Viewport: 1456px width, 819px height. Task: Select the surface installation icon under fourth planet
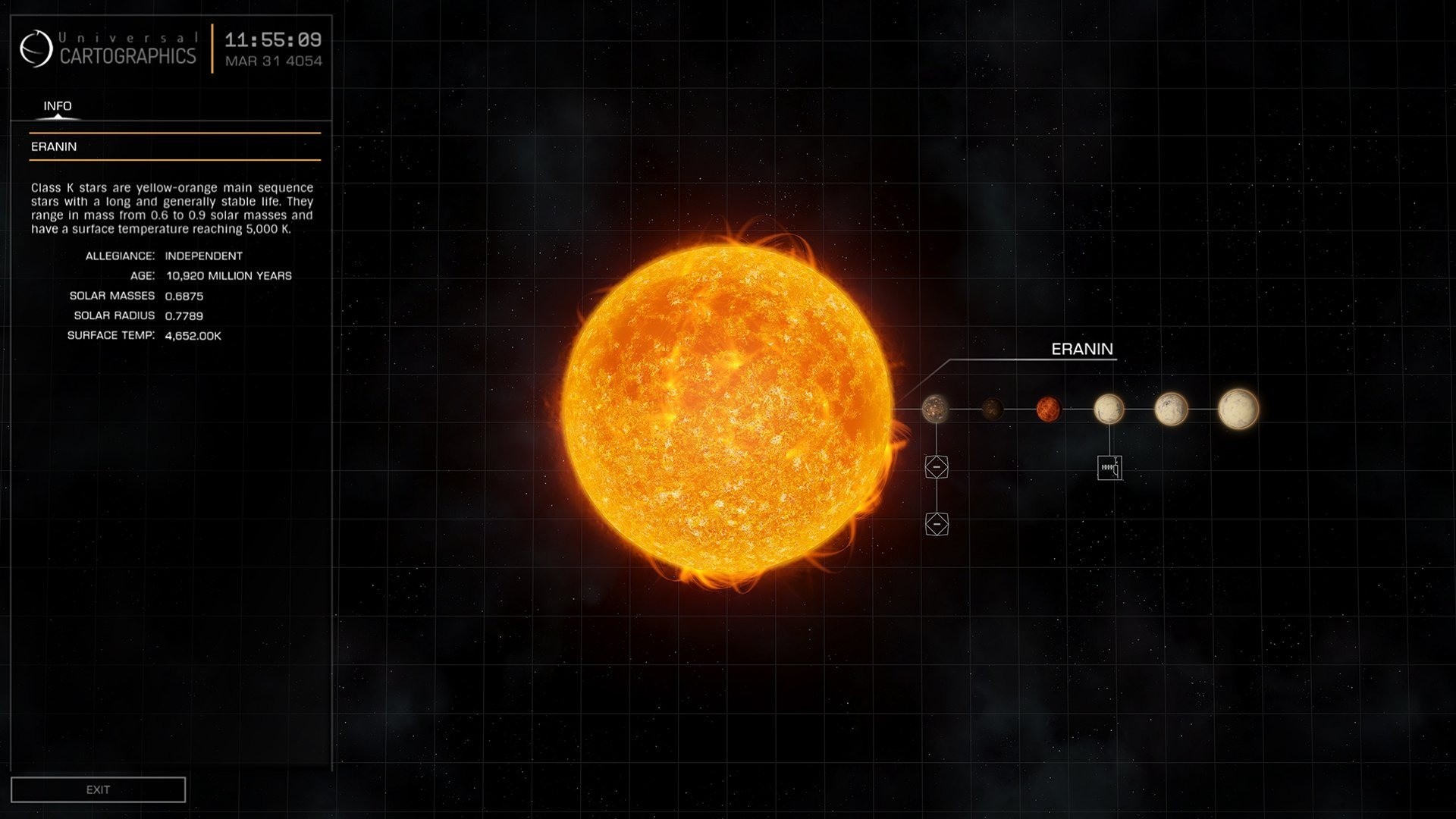[1109, 468]
